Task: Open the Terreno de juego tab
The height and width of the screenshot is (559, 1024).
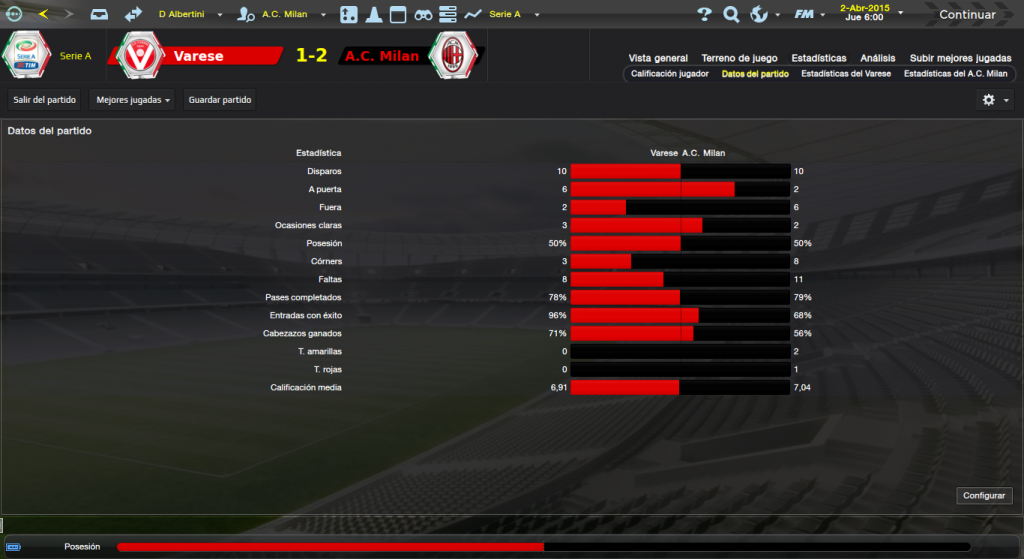Action: pos(739,58)
